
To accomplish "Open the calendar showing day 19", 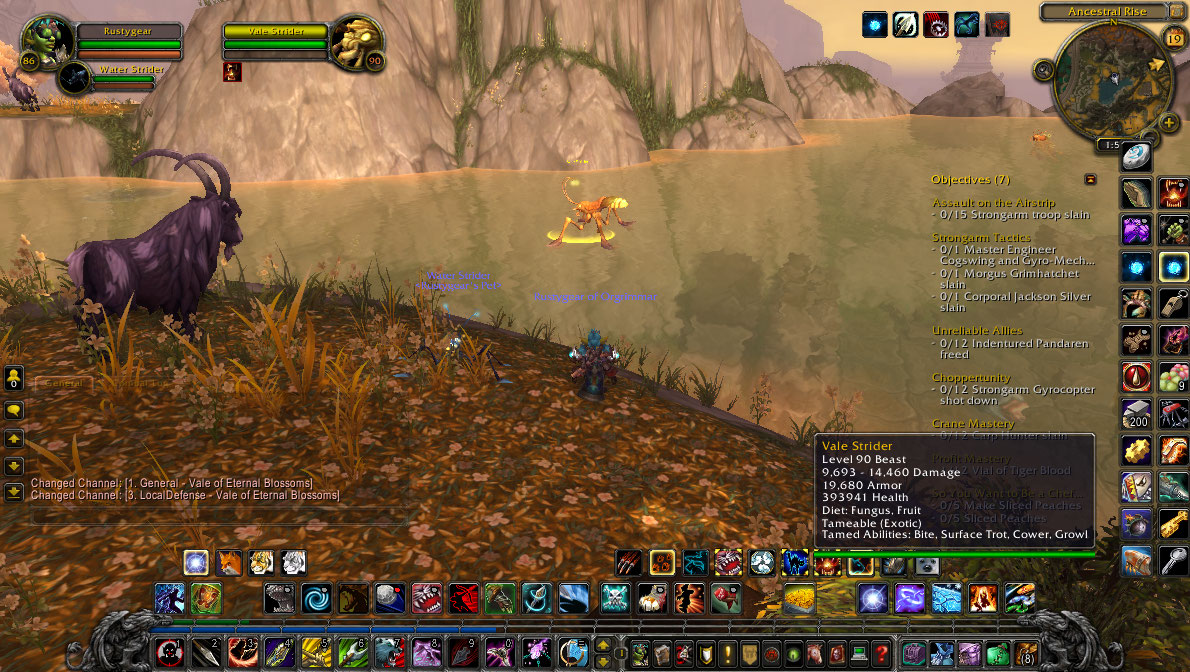I will click(x=1174, y=38).
